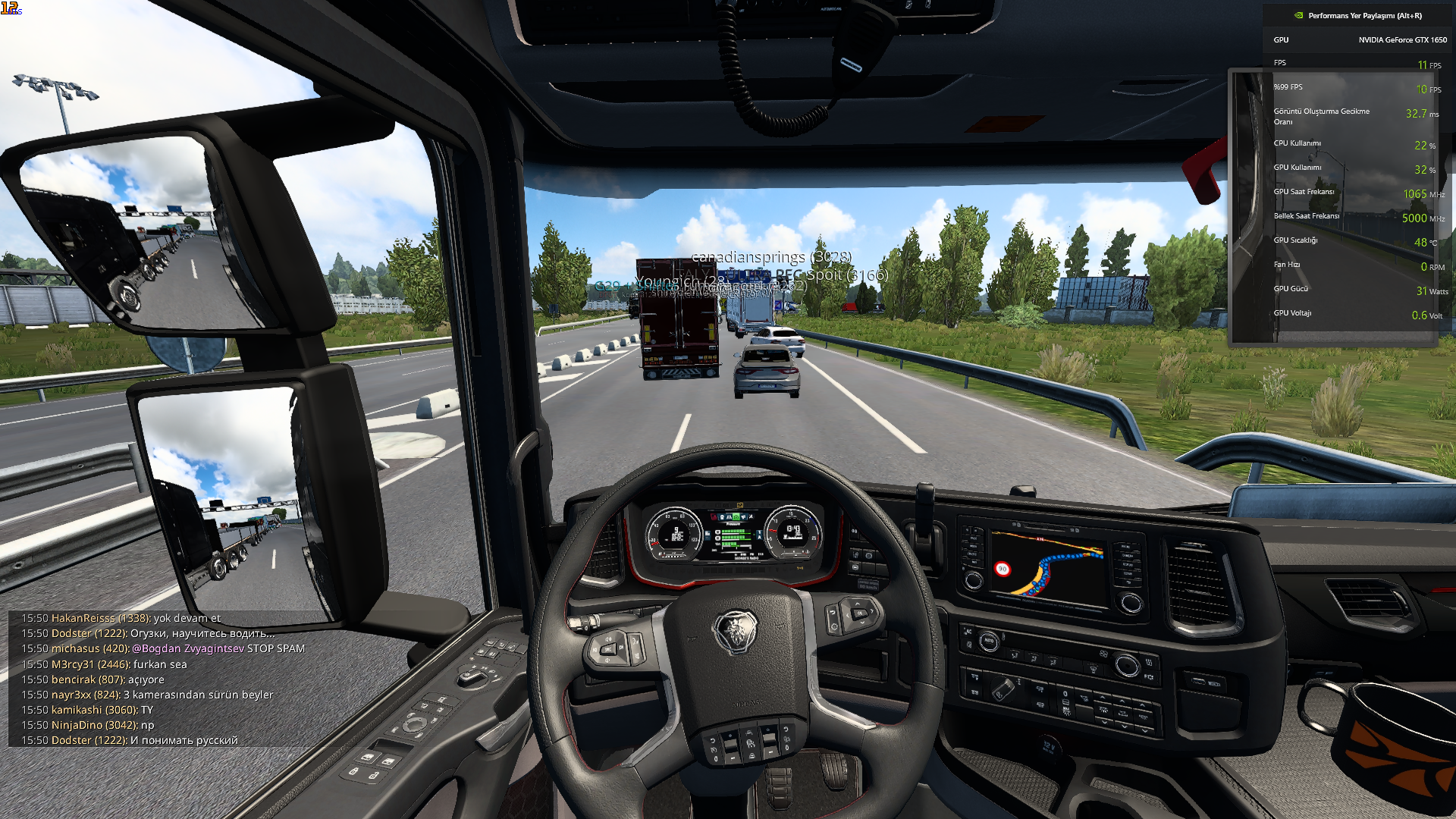Select michasus's STOP SPAM chat line
1456x819 pixels.
coord(163,648)
